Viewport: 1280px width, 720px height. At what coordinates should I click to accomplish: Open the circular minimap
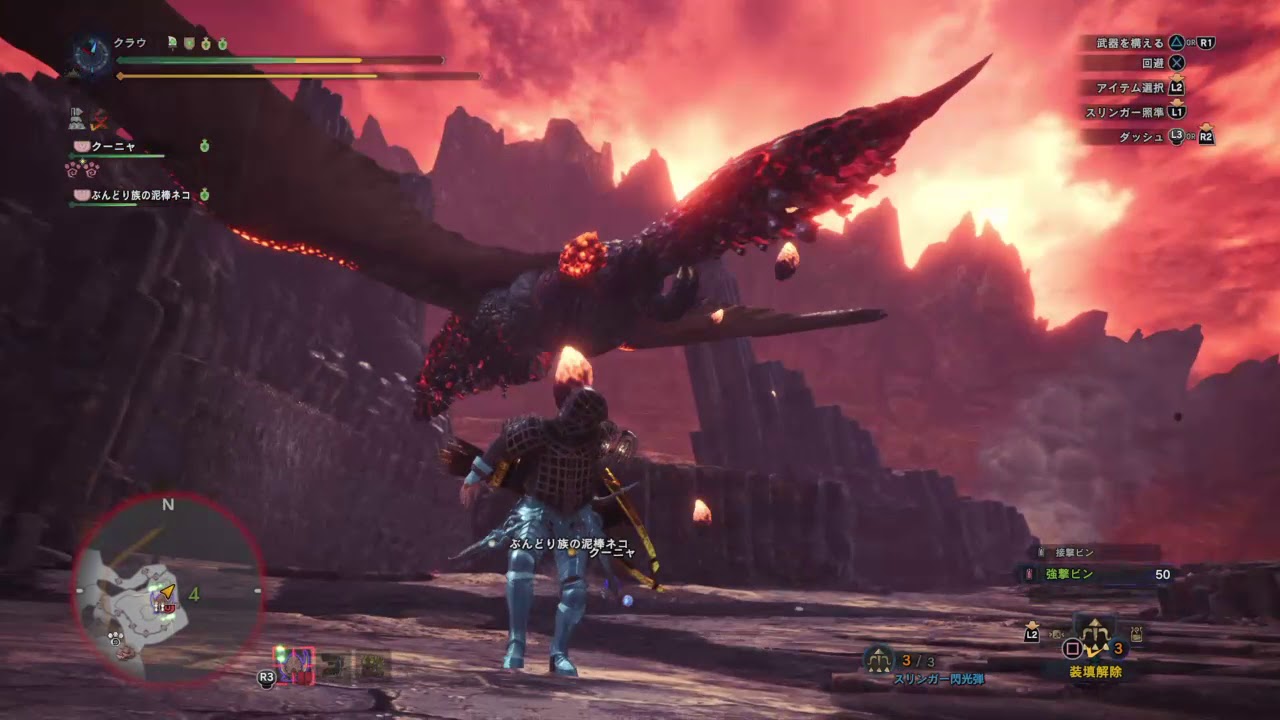coord(167,591)
